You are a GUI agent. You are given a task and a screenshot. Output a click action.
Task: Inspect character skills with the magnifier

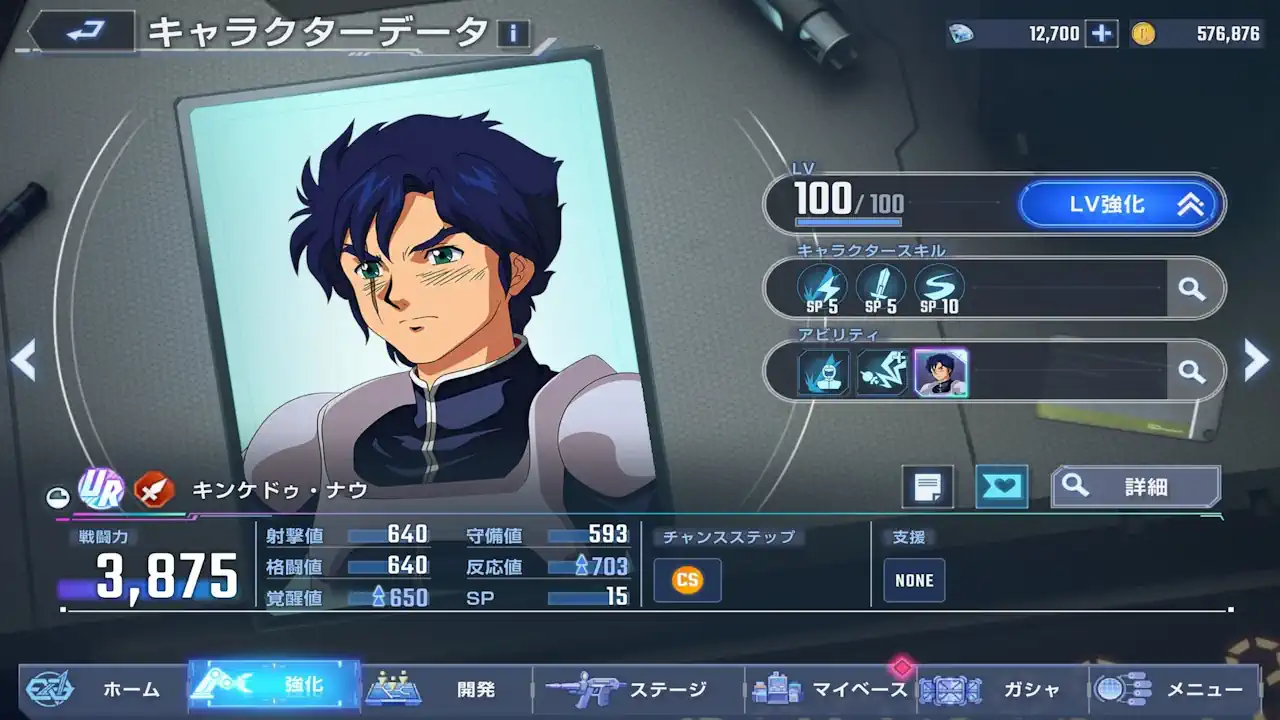(1191, 289)
